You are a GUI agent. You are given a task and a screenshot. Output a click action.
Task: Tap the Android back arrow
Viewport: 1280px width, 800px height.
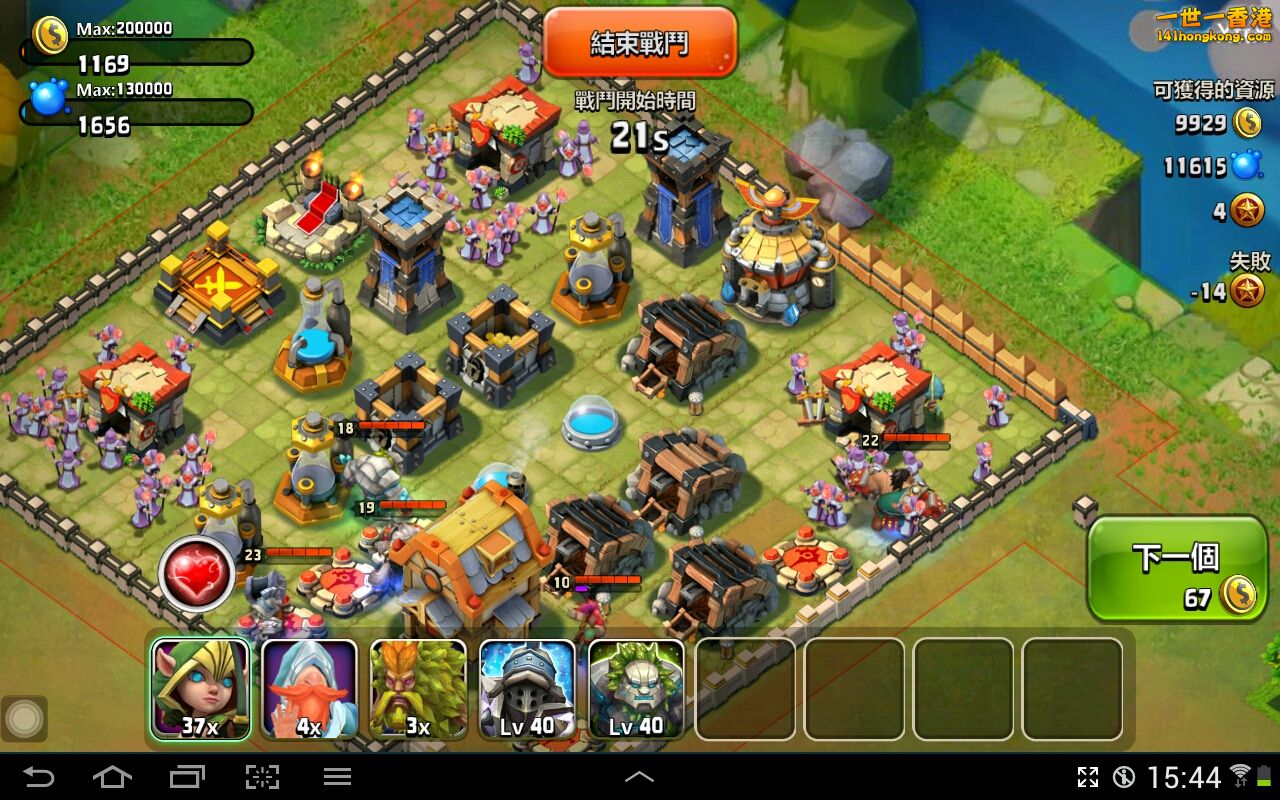[x=39, y=776]
